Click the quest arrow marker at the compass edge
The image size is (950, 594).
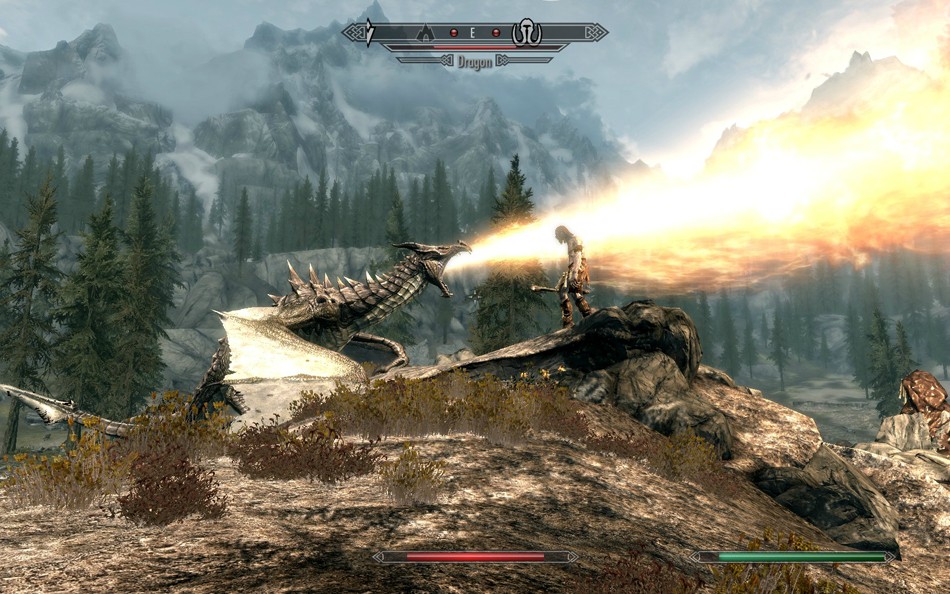pyautogui.click(x=368, y=33)
